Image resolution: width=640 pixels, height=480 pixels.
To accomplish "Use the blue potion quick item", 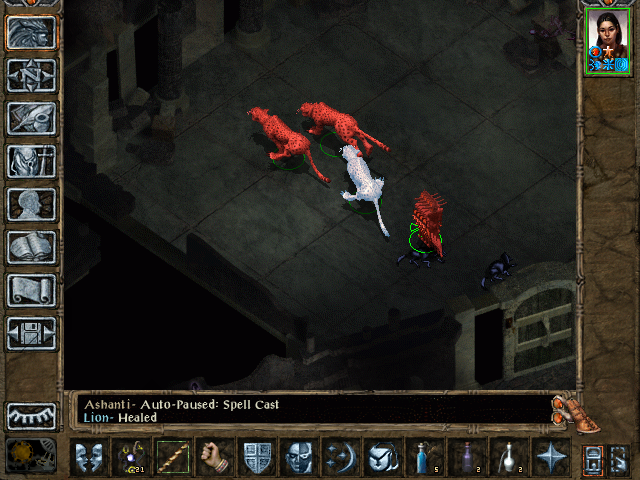I will tap(425, 457).
